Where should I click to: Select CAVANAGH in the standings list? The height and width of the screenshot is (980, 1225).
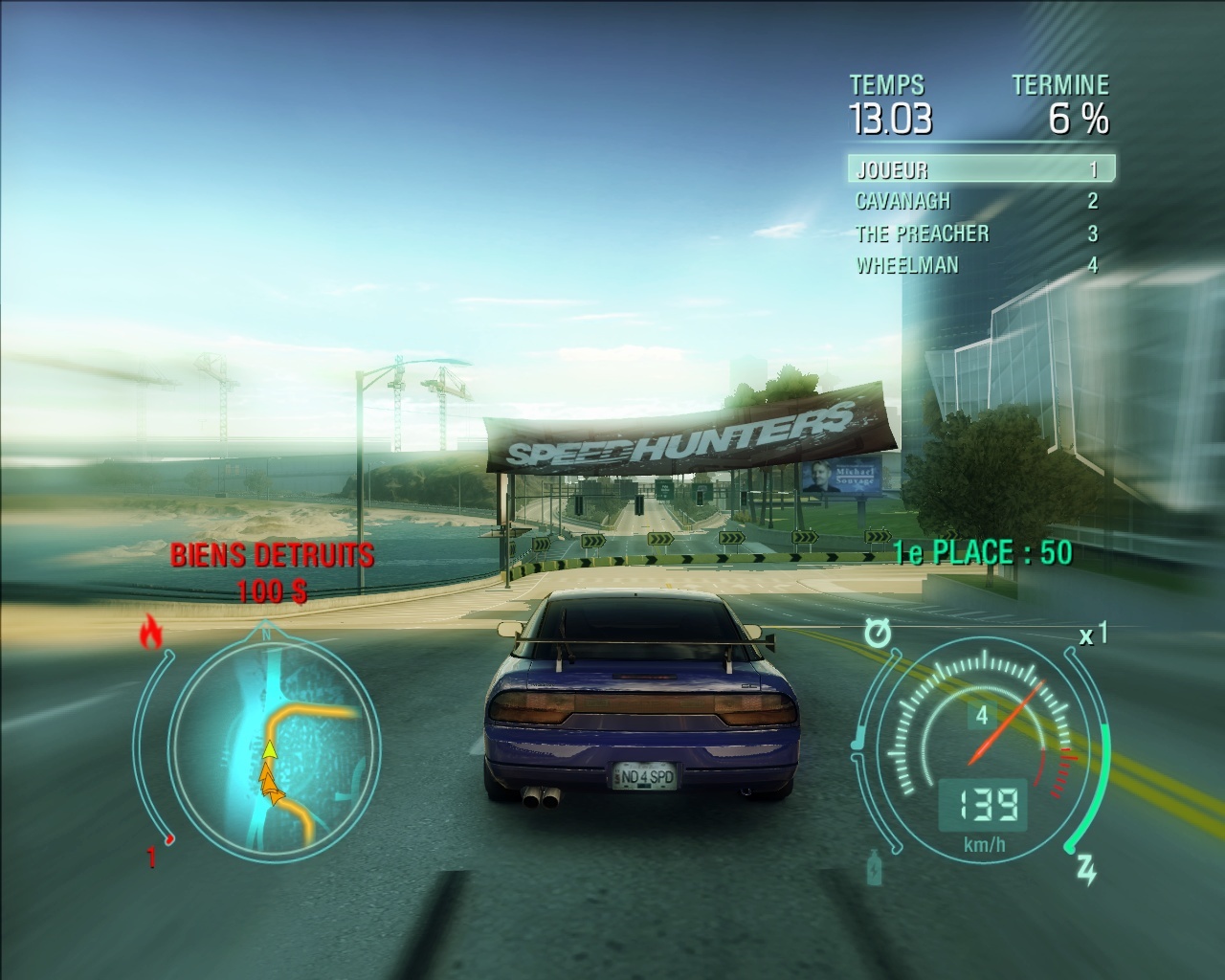click(x=980, y=201)
